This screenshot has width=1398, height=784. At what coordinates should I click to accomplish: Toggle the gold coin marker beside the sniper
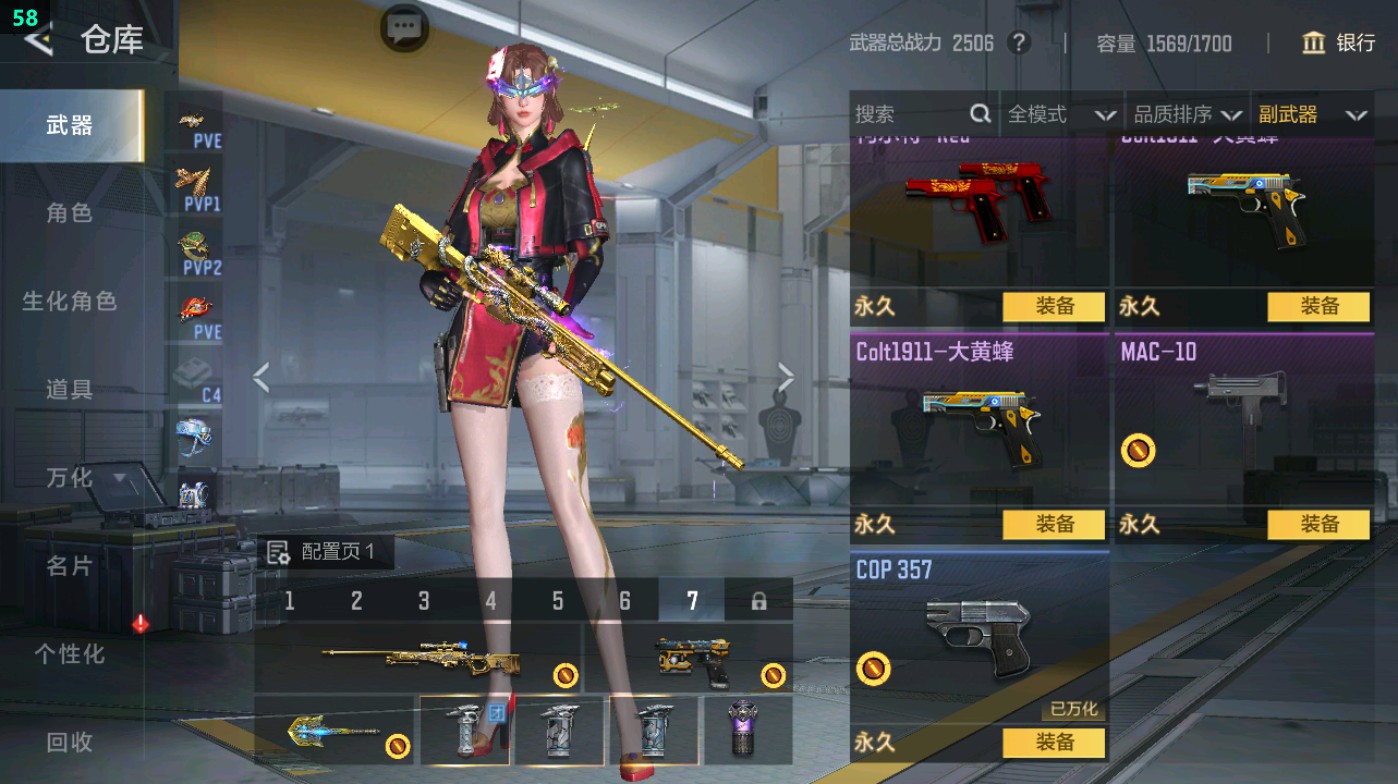tap(568, 677)
